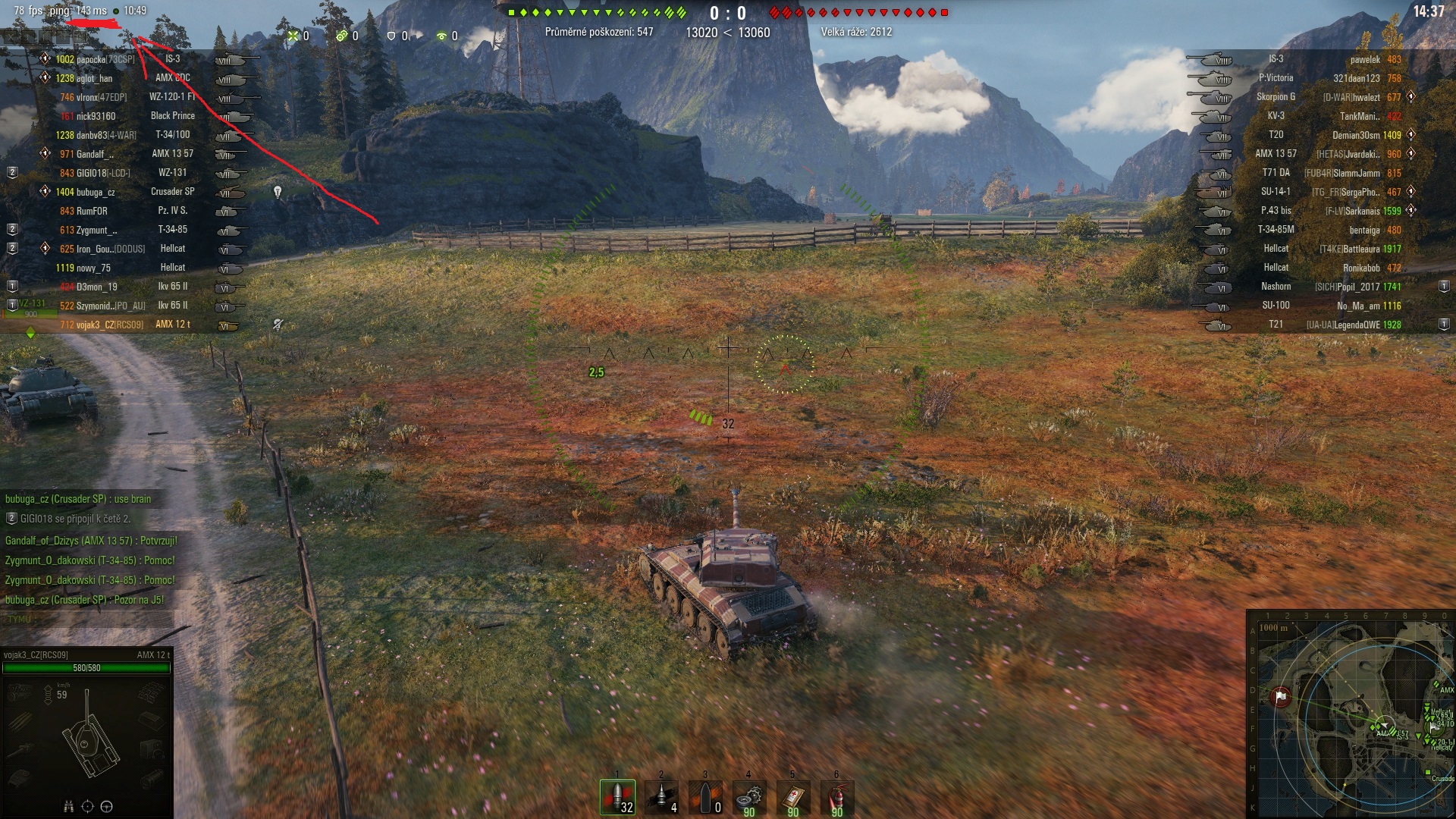Switch to the premium shell slot with 4 rounds

[x=661, y=797]
